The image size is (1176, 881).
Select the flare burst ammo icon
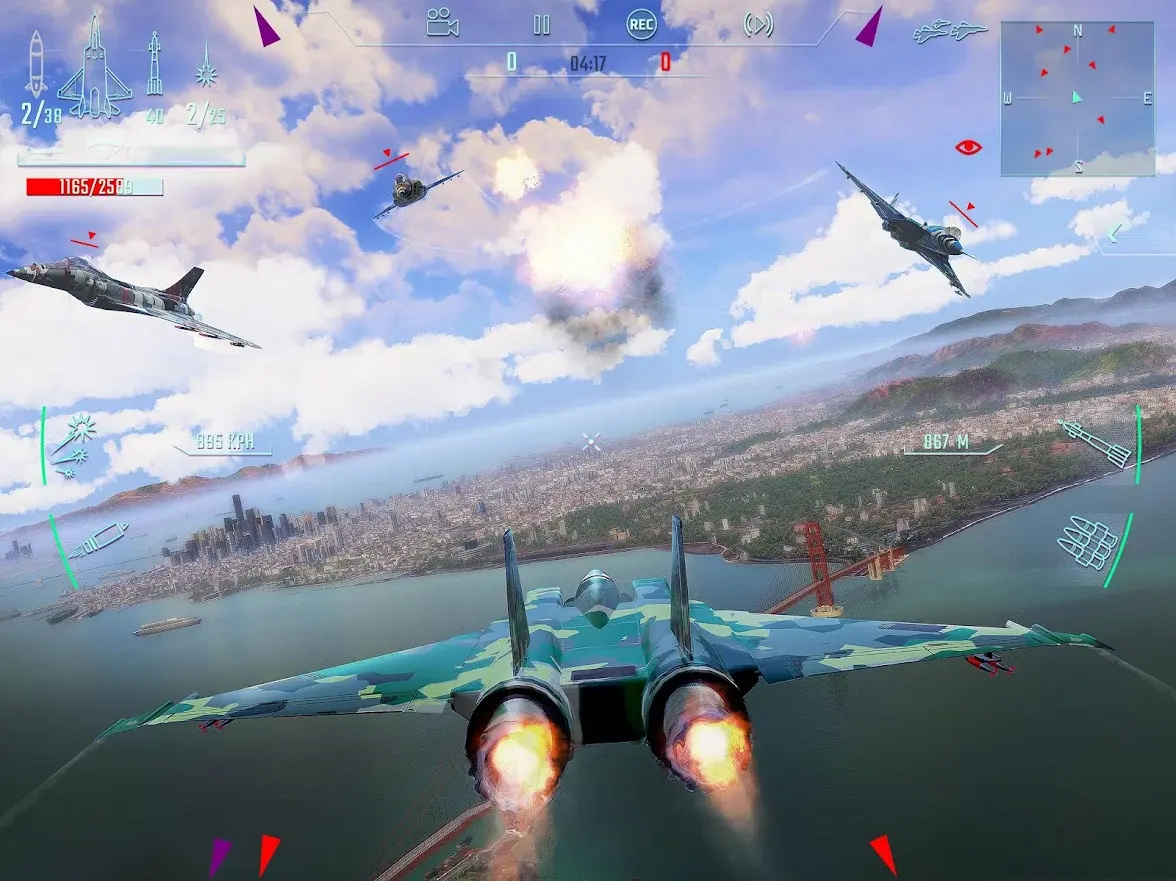207,65
